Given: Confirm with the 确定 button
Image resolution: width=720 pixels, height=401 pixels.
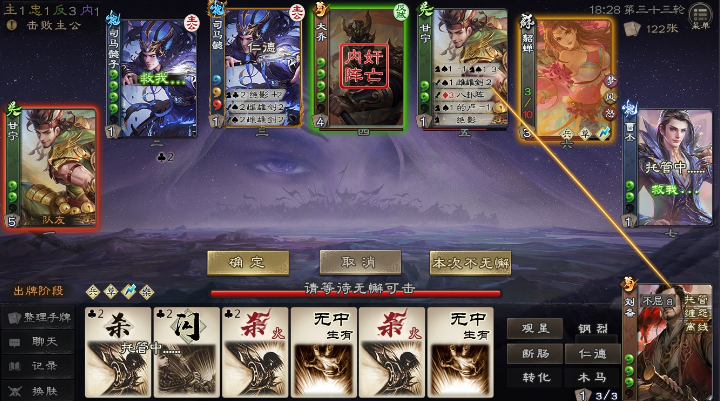Looking at the screenshot, I should coord(248,262).
